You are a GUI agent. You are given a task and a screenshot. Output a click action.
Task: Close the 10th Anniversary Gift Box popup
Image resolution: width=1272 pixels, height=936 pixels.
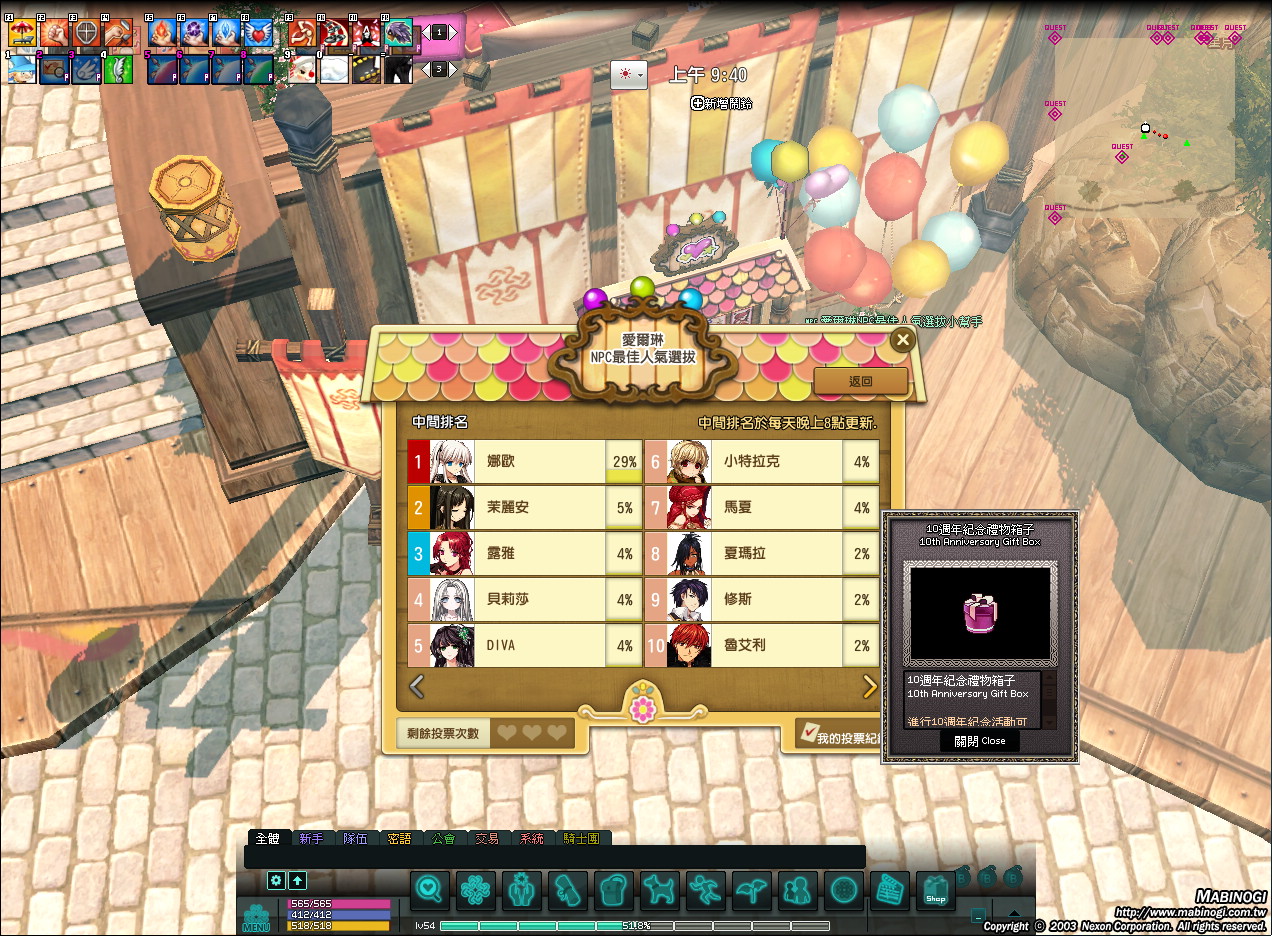[979, 741]
